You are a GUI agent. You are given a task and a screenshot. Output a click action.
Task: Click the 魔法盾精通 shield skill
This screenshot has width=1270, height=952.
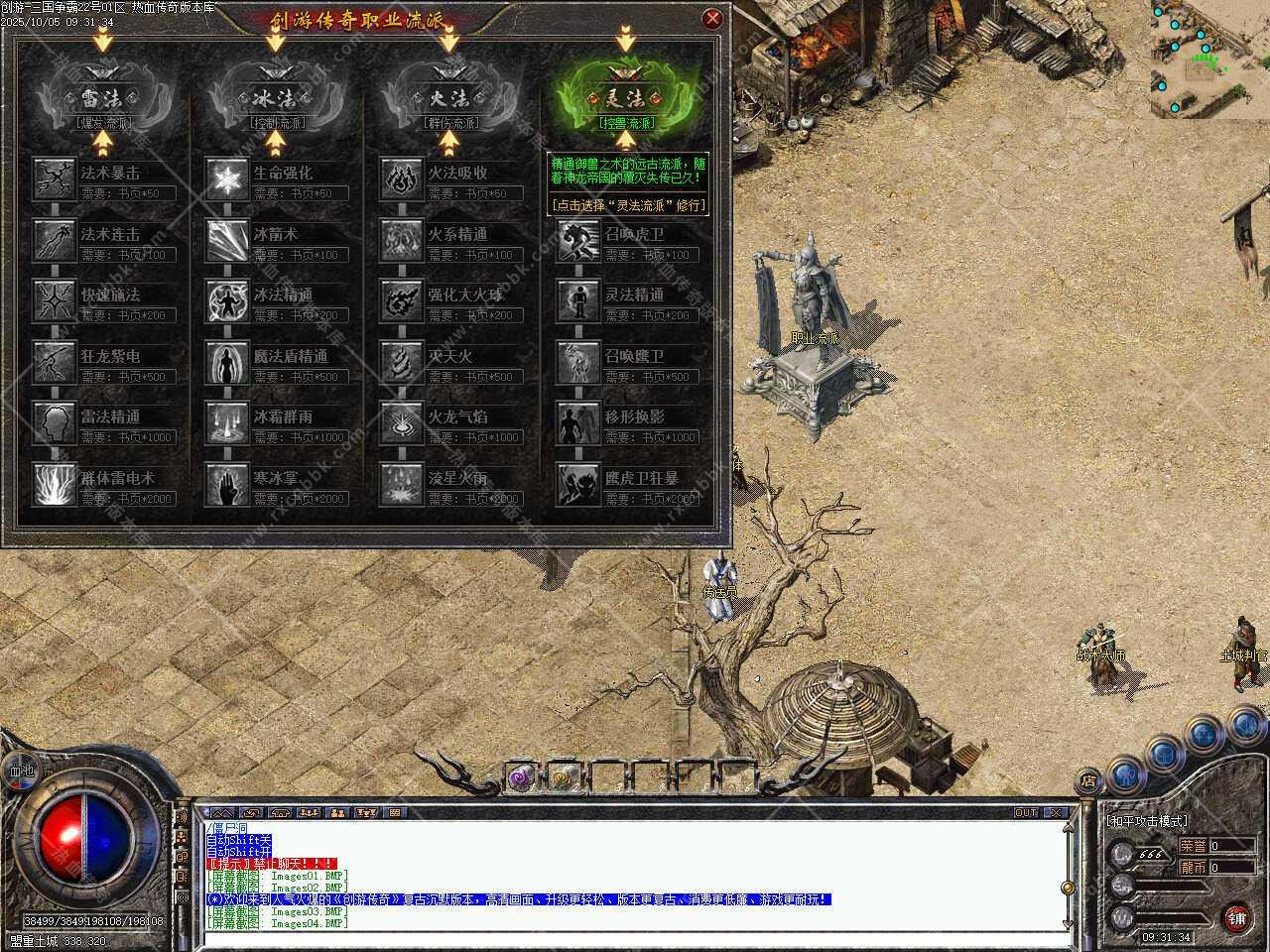(226, 362)
